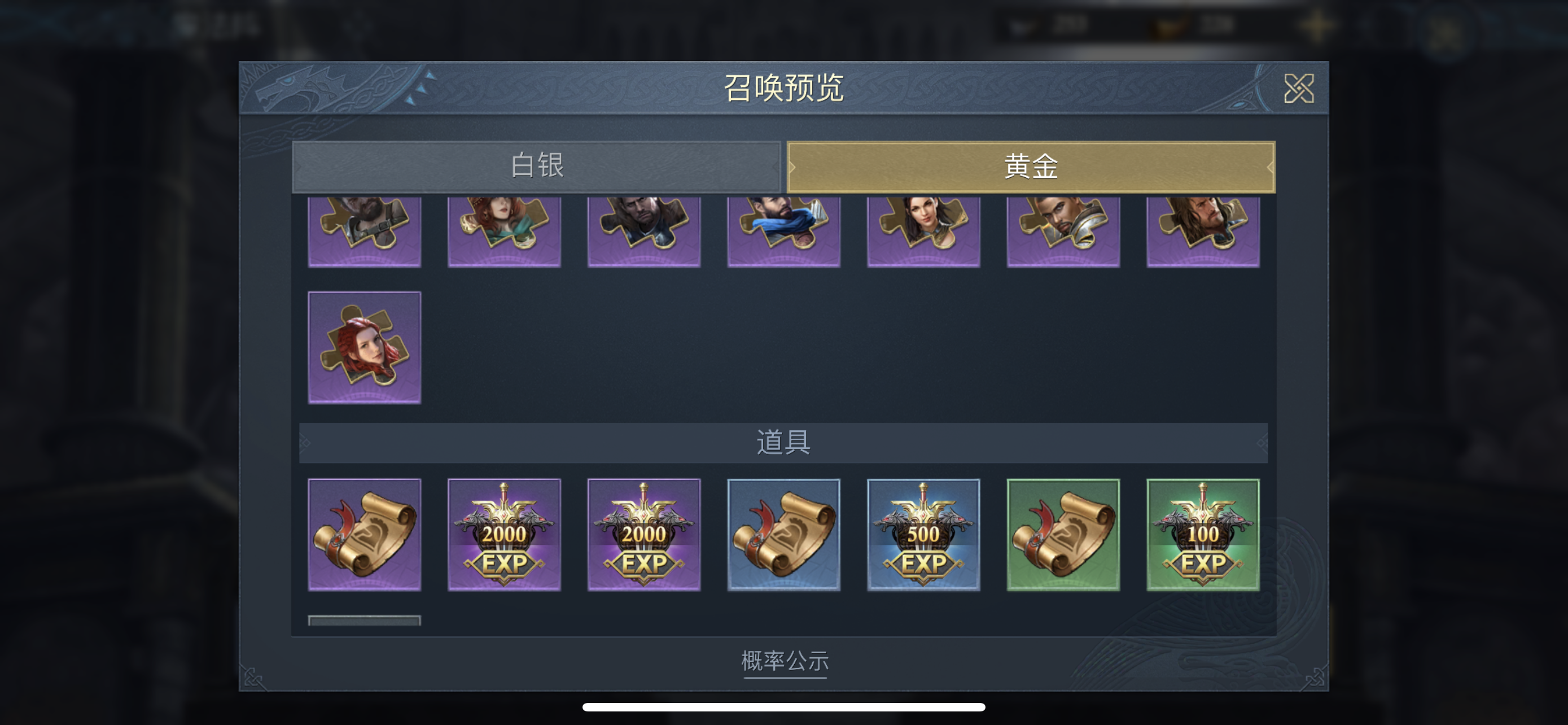Click the green summon scroll item icon
This screenshot has height=725, width=1568.
click(1062, 535)
